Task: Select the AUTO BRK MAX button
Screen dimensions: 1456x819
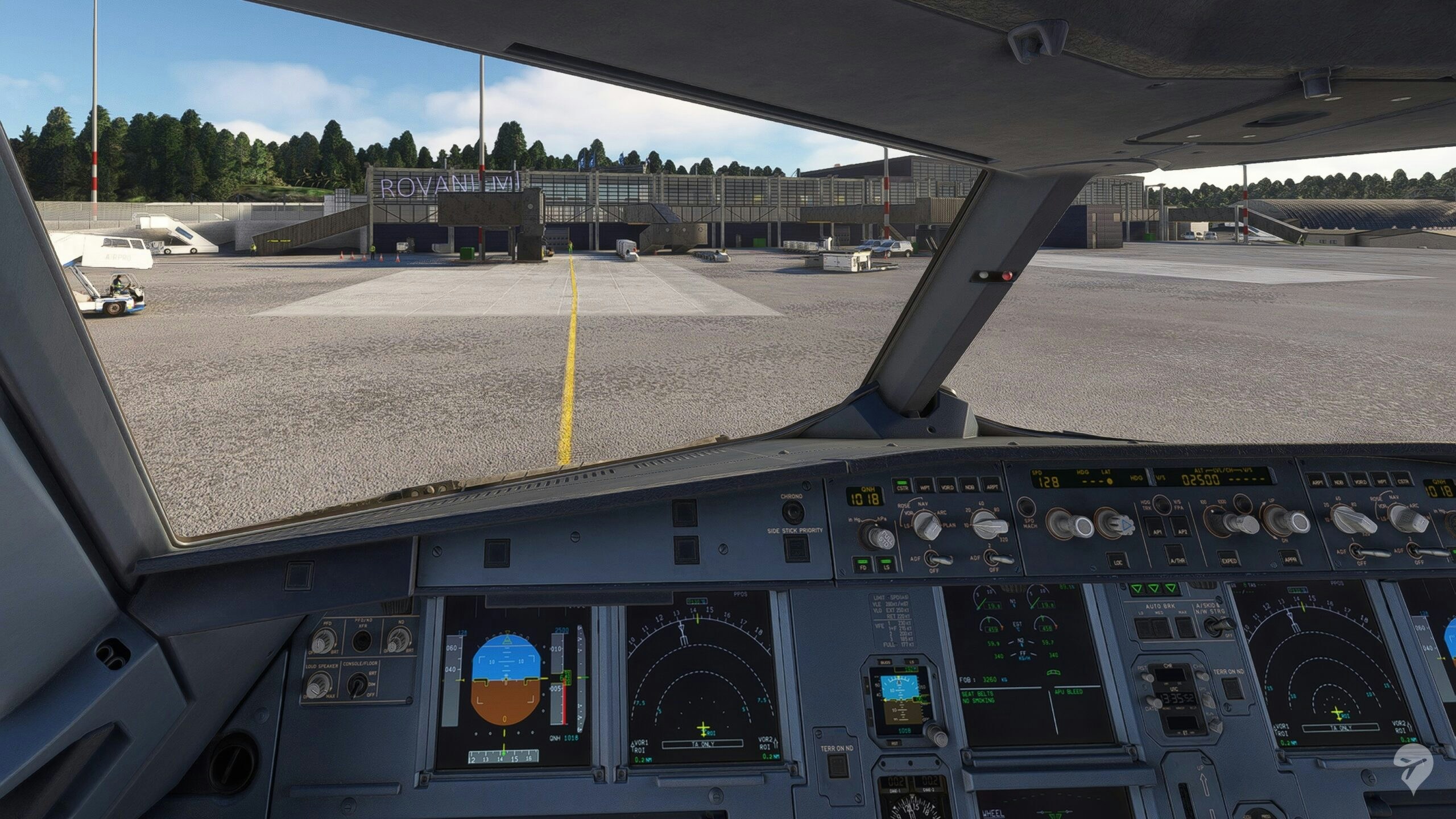Action: [x=1185, y=626]
